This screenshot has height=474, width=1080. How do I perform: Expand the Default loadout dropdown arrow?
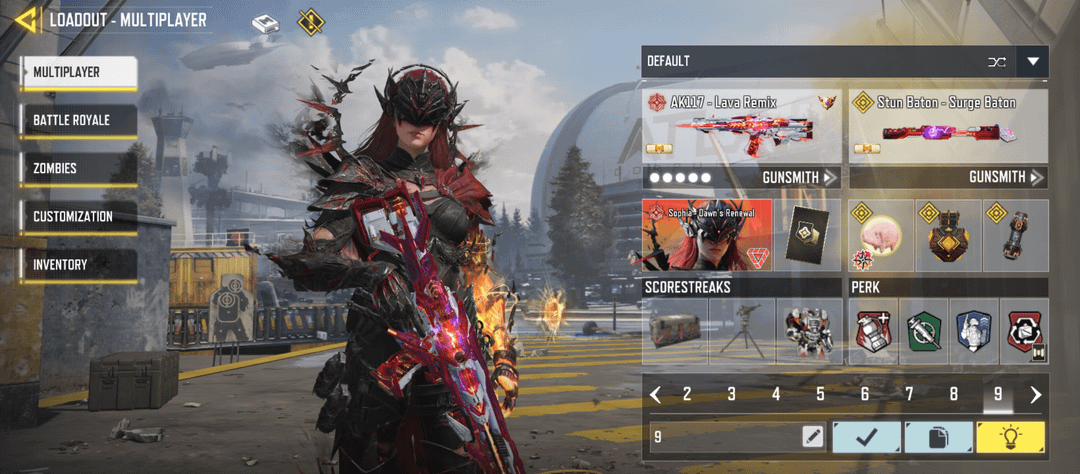(1032, 62)
